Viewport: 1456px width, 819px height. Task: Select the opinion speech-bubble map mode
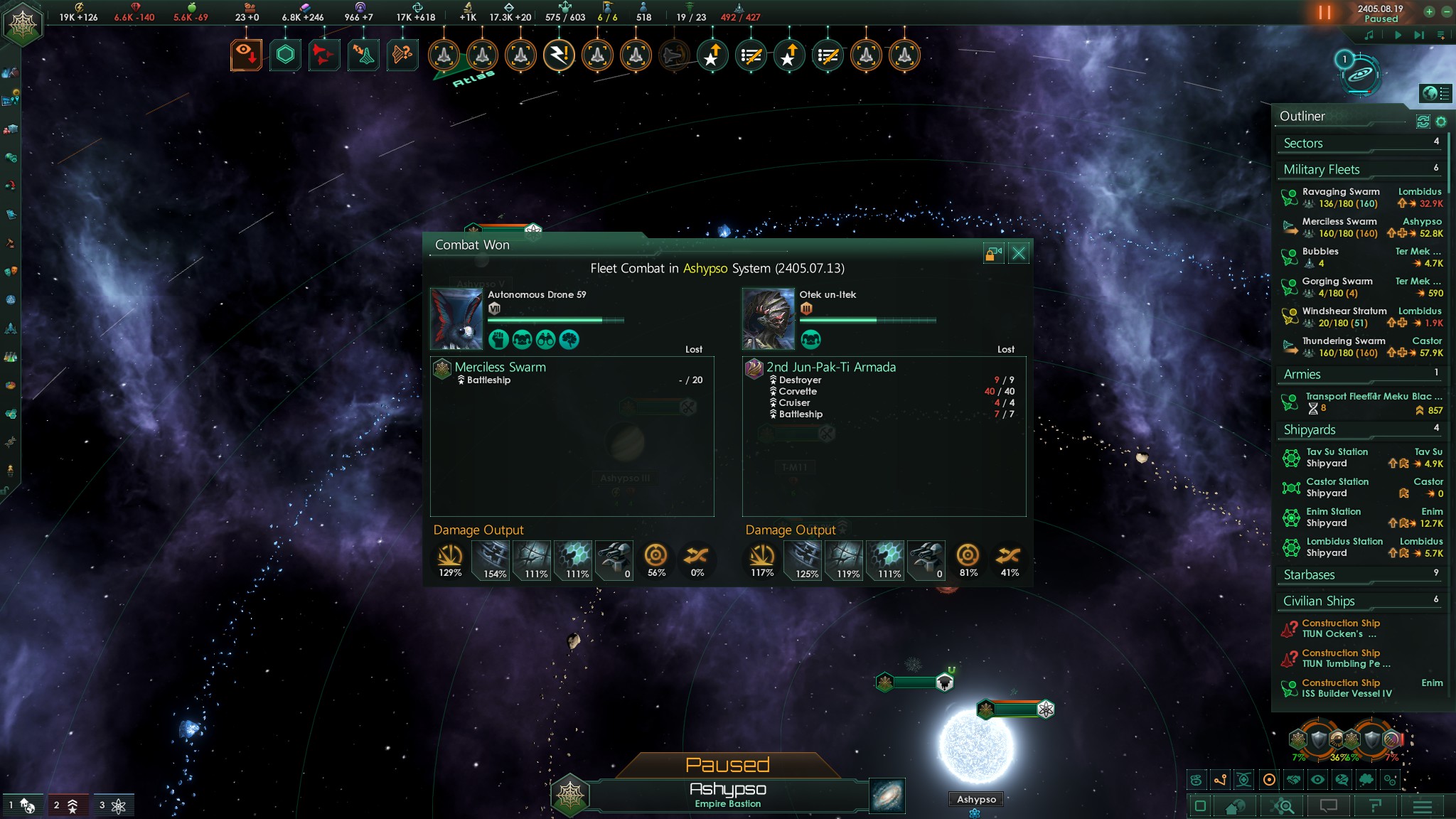pyautogui.click(x=1342, y=780)
